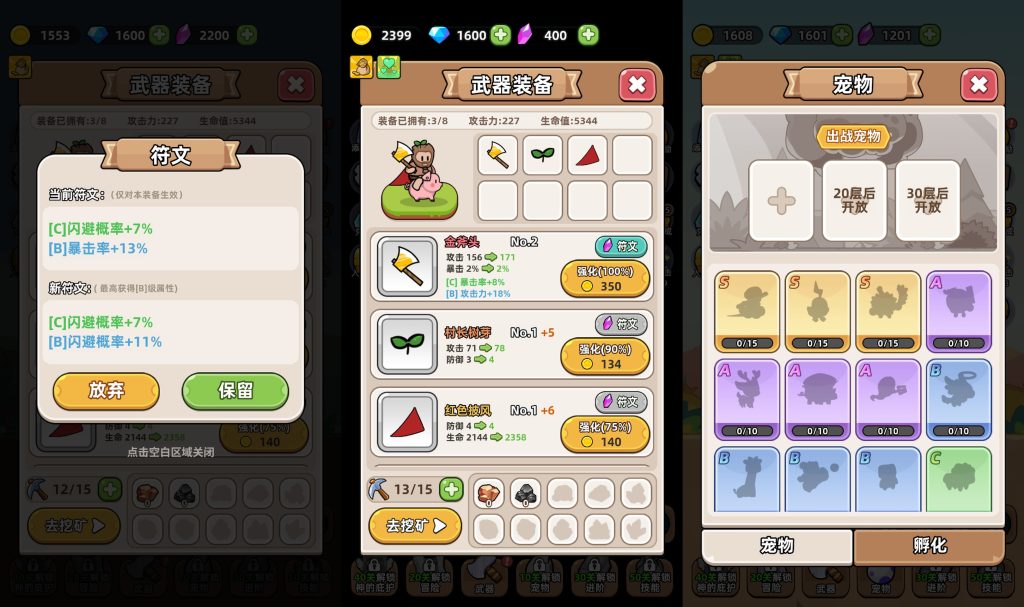This screenshot has height=607, width=1024.
Task: Switch to the 宠物 tab at the panel bottom
Action: [777, 546]
